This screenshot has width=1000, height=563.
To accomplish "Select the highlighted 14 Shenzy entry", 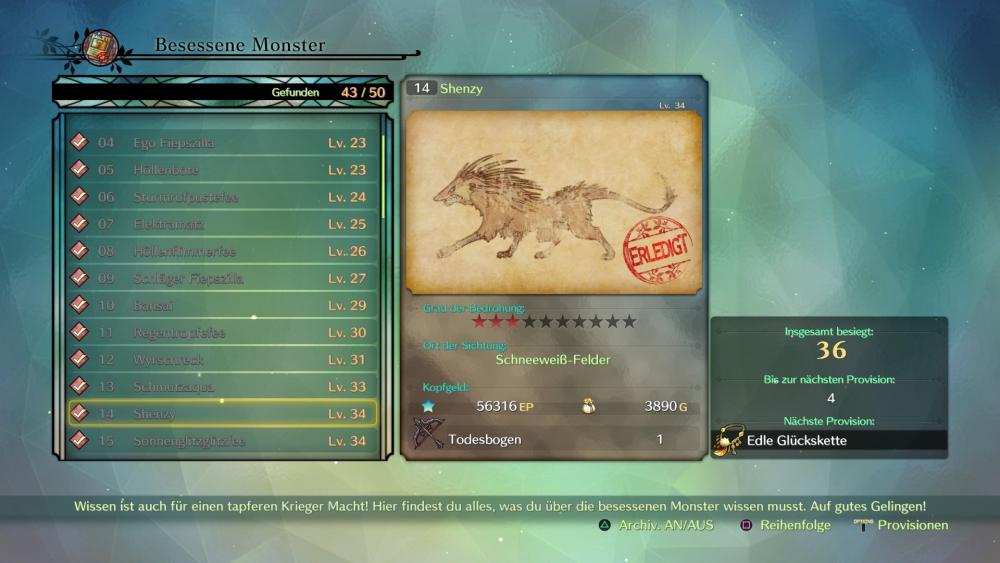I will point(220,413).
